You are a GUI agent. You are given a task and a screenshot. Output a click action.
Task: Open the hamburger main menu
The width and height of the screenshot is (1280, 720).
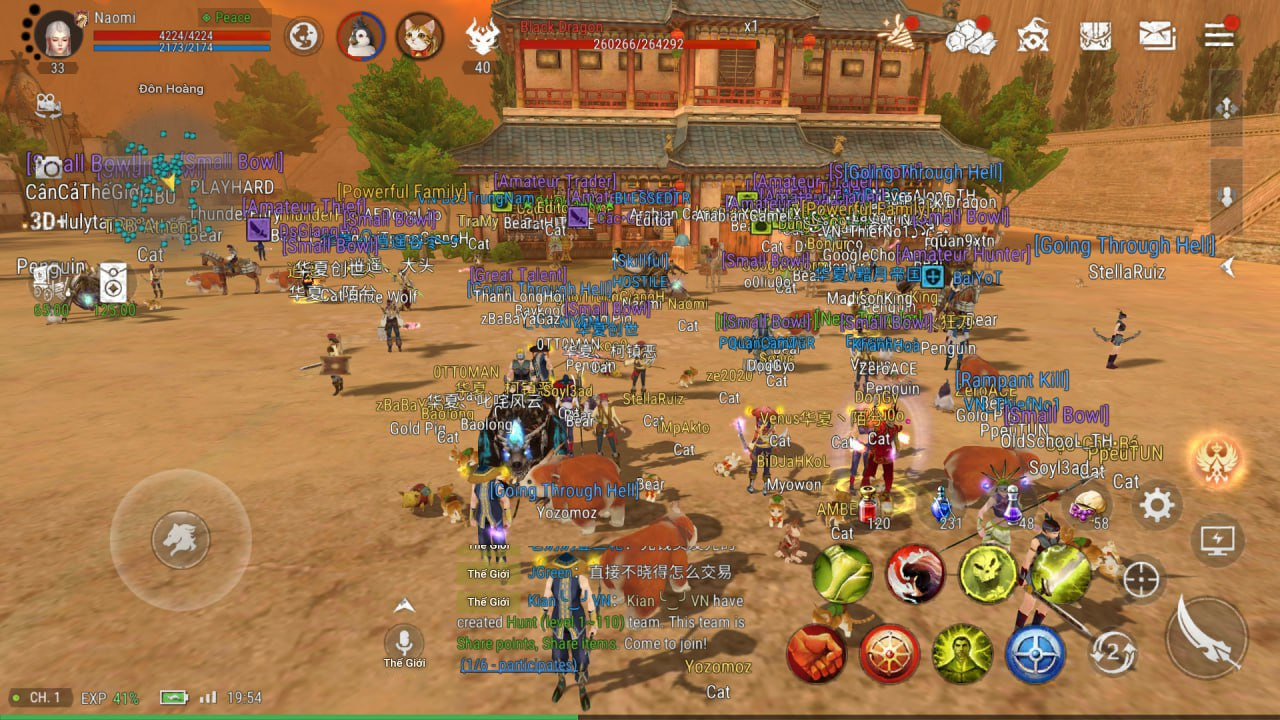1219,35
